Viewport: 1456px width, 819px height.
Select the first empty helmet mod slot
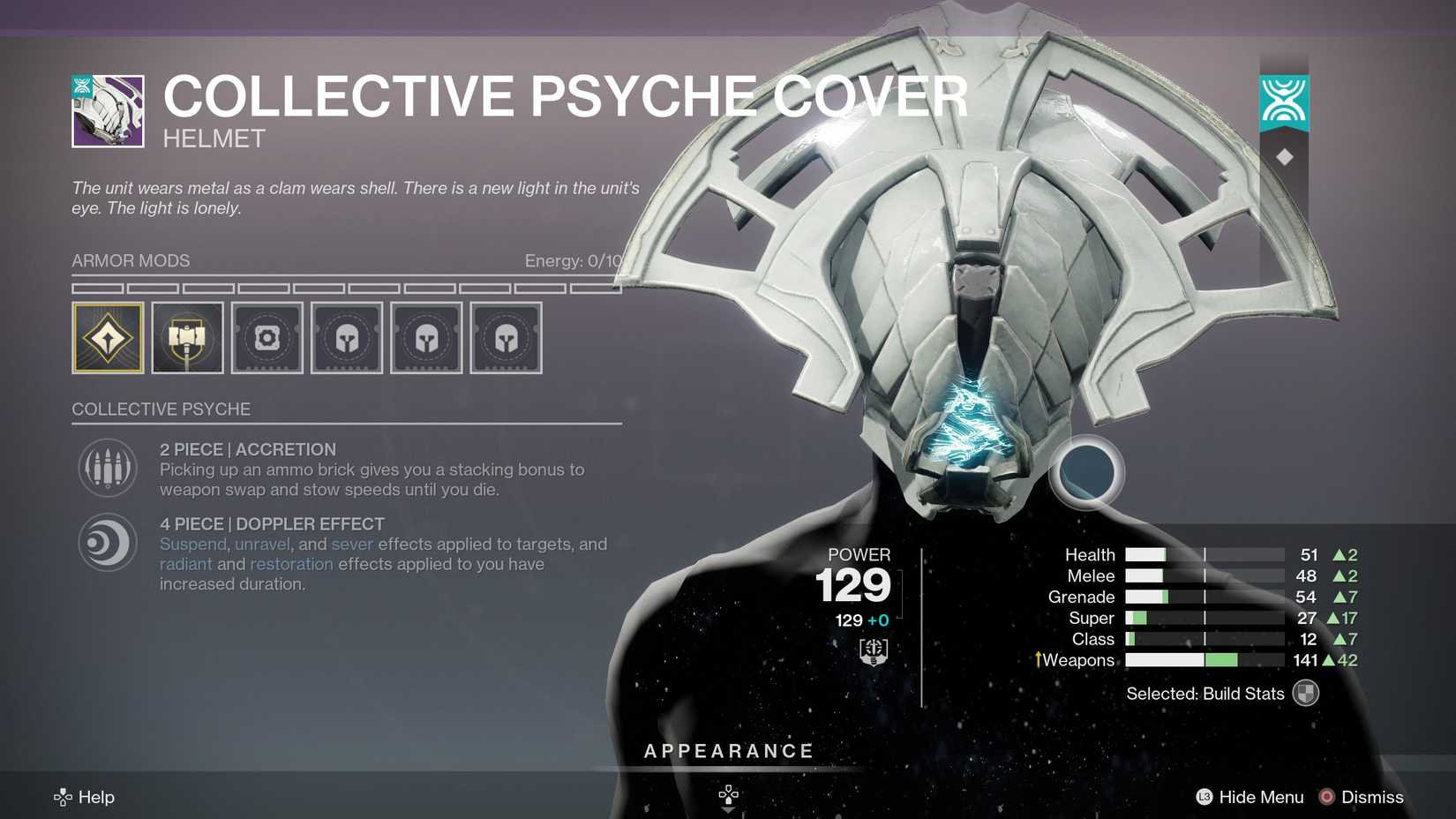pos(346,337)
